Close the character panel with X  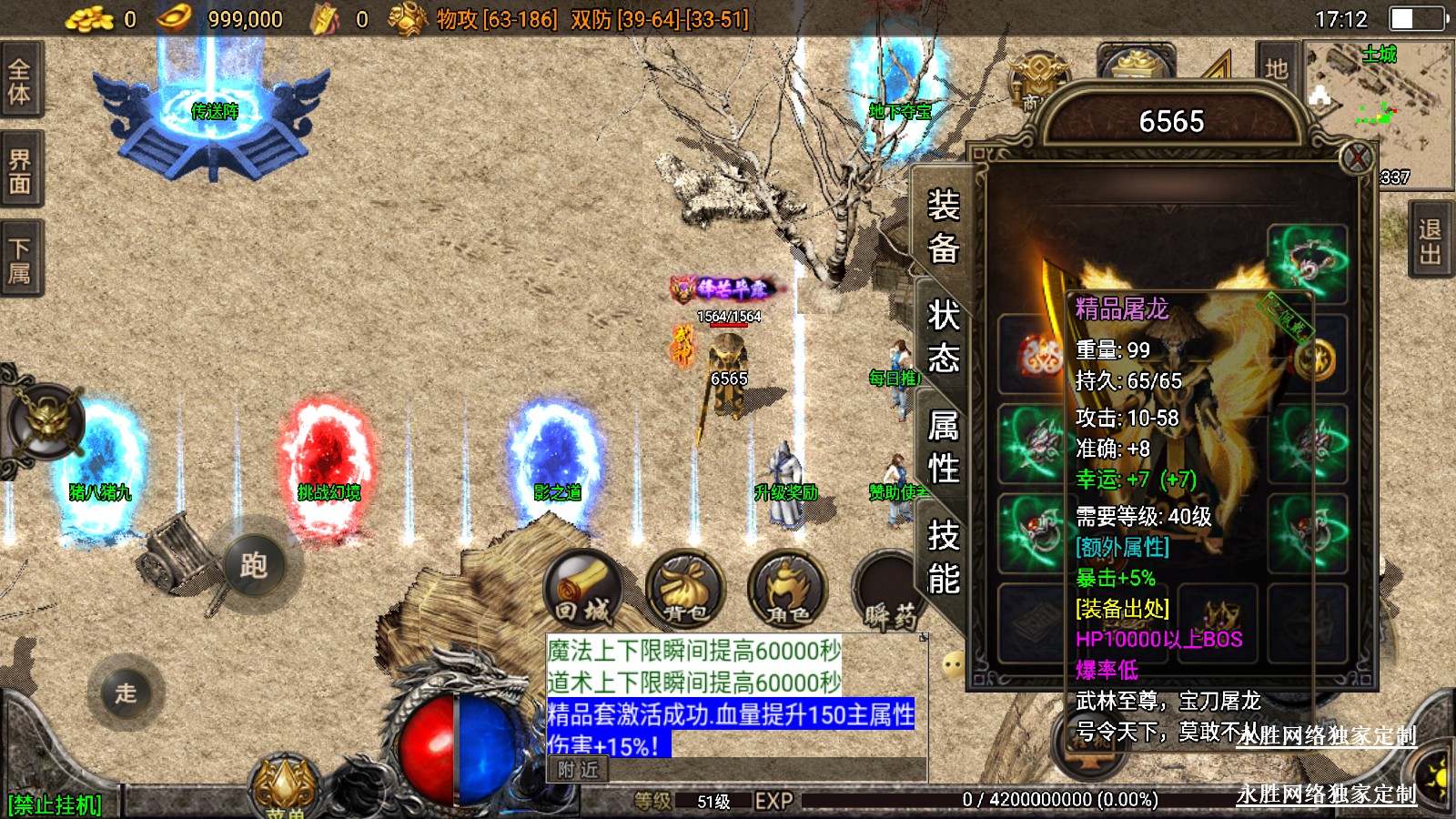click(x=1357, y=158)
